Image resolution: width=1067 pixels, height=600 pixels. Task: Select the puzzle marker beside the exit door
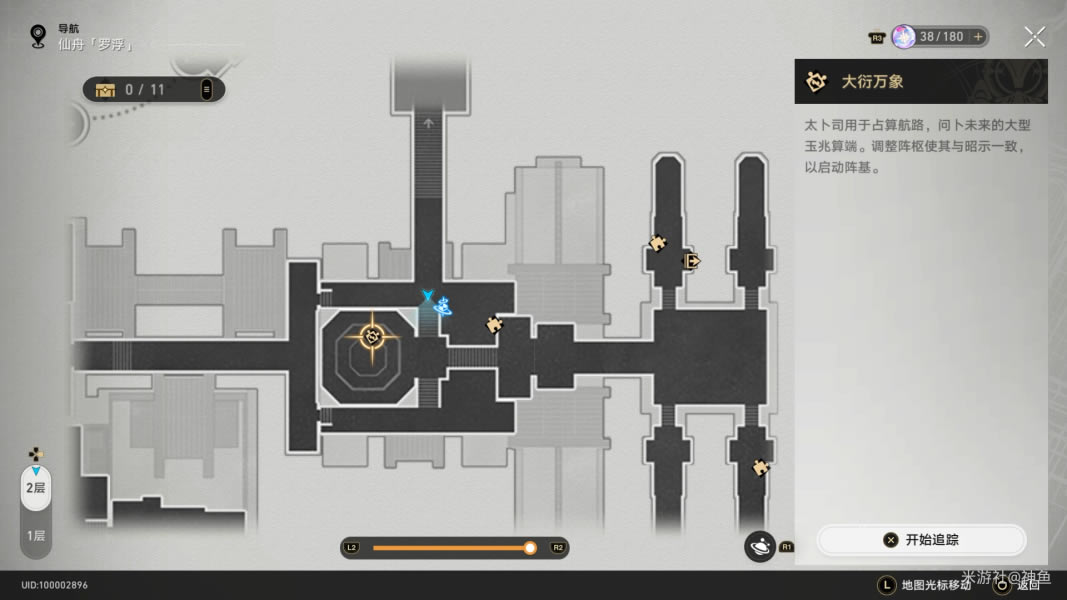click(657, 243)
